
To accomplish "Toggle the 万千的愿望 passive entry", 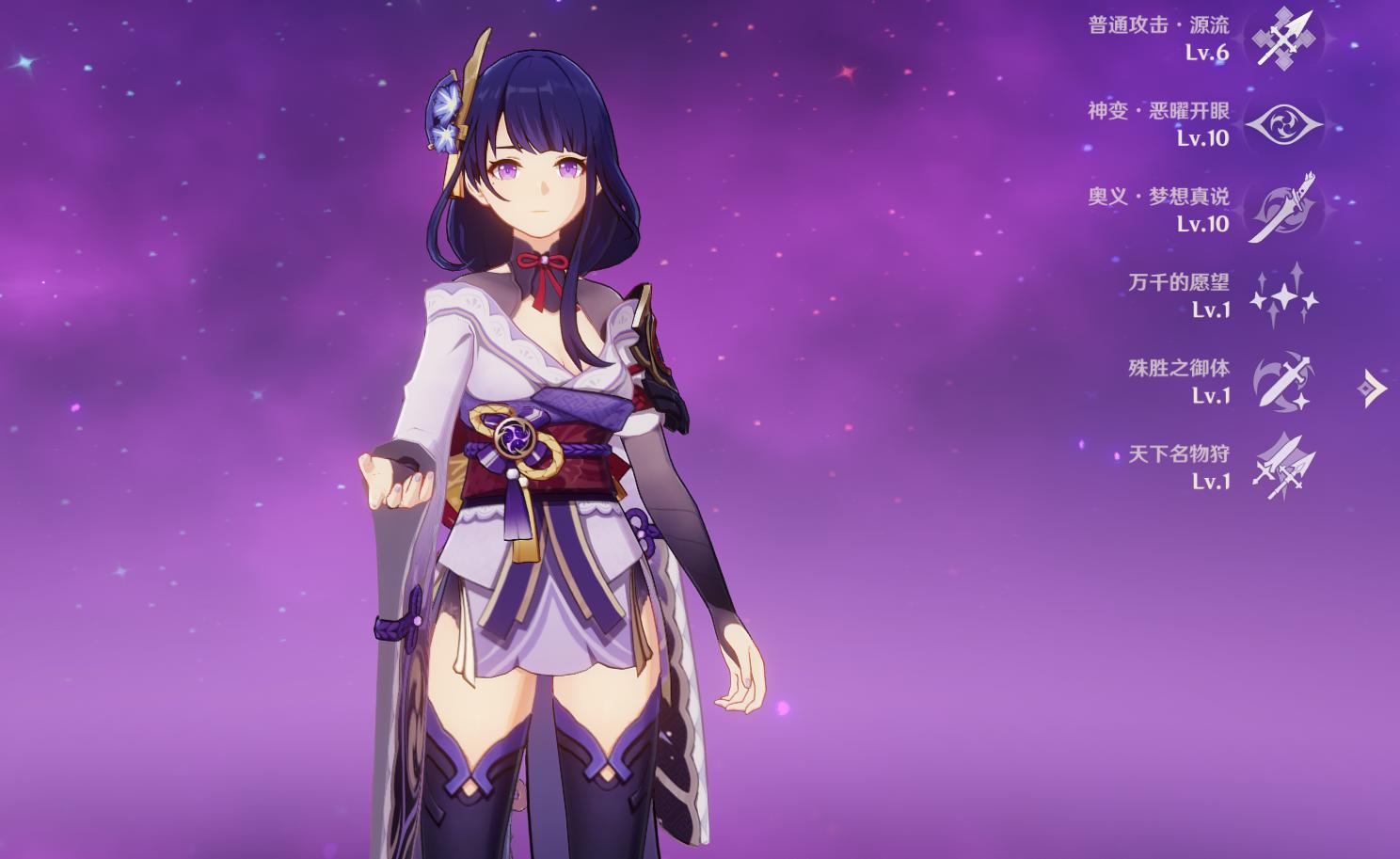I will [x=1182, y=283].
